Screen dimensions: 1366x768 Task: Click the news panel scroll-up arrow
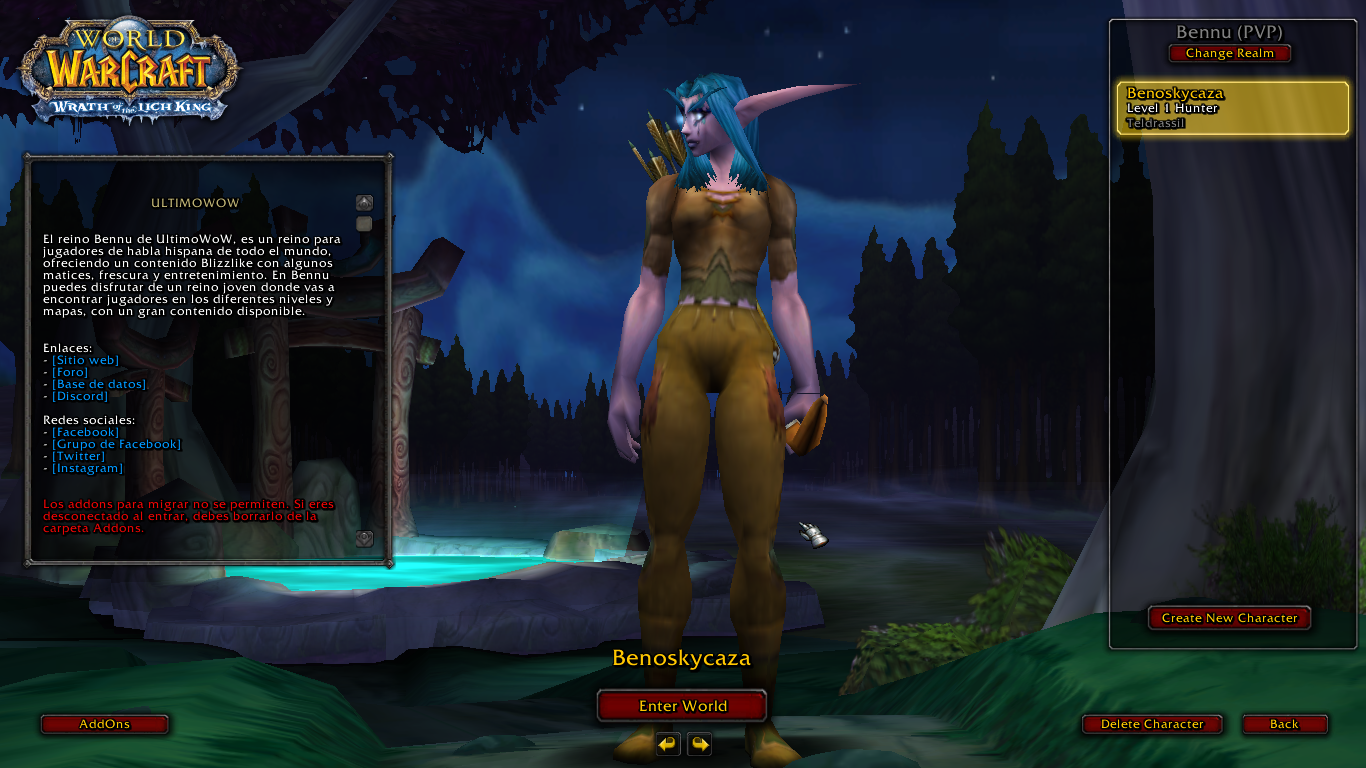click(x=364, y=202)
